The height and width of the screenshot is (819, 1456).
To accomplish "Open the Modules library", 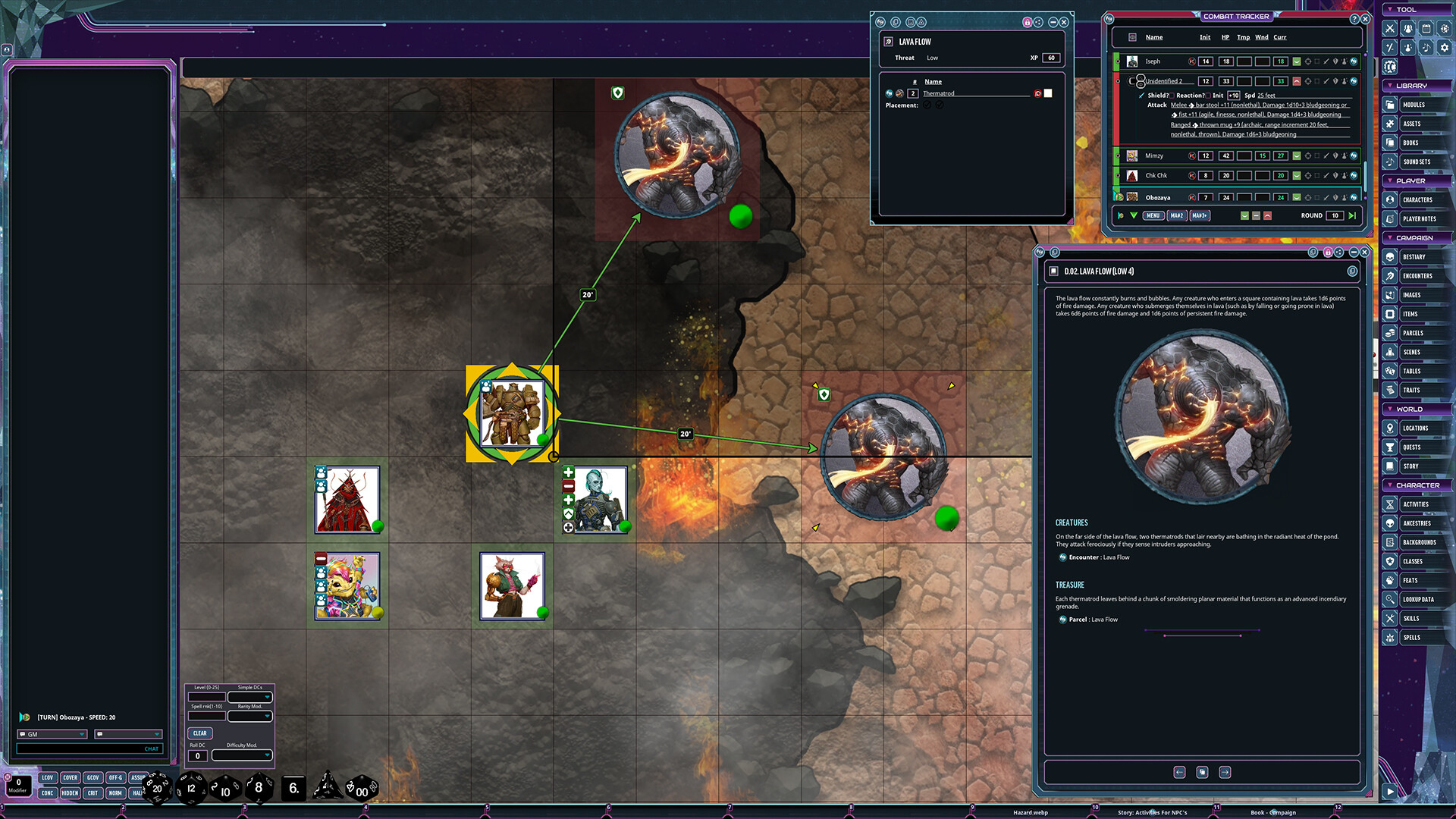I will (x=1414, y=105).
